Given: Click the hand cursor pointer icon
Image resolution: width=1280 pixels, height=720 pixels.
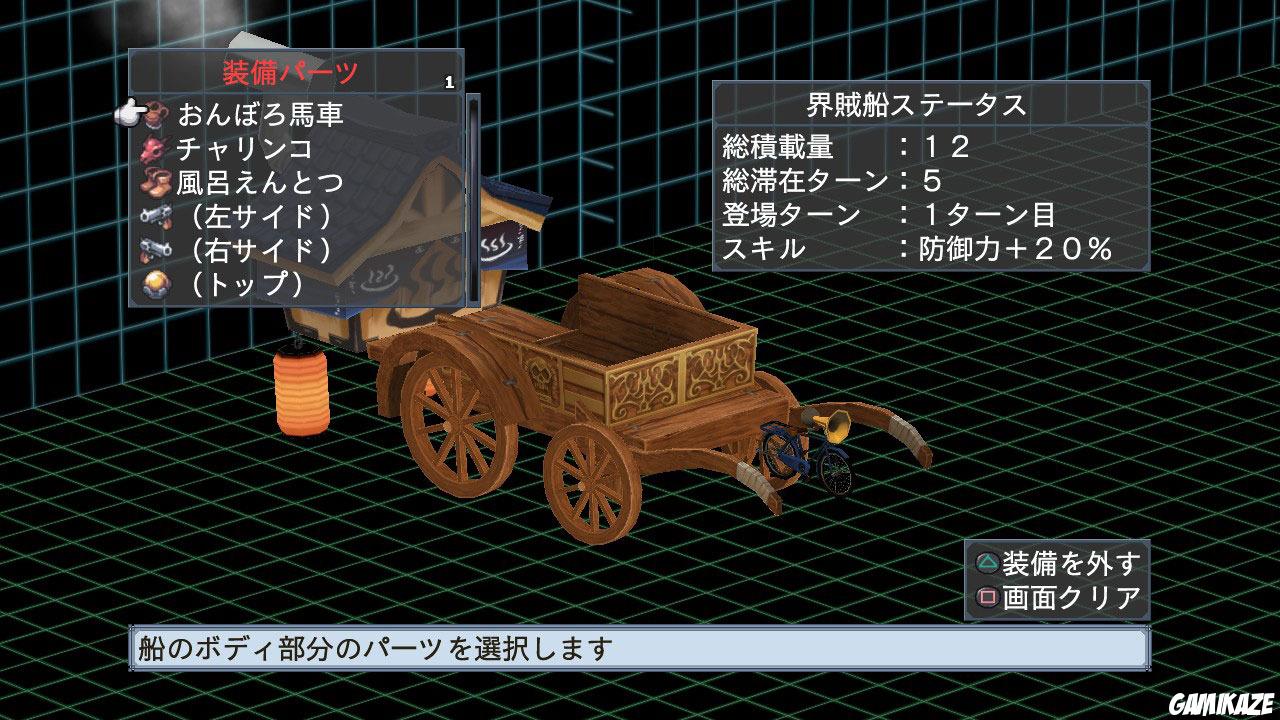Looking at the screenshot, I should (127, 110).
